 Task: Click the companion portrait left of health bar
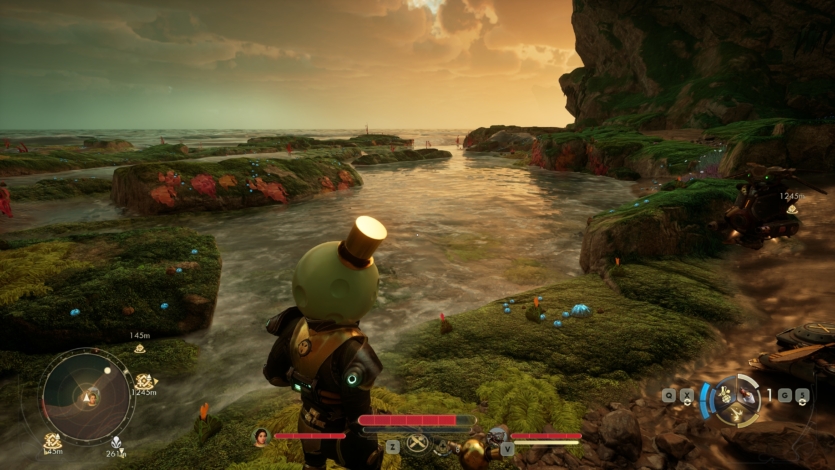click(x=262, y=436)
